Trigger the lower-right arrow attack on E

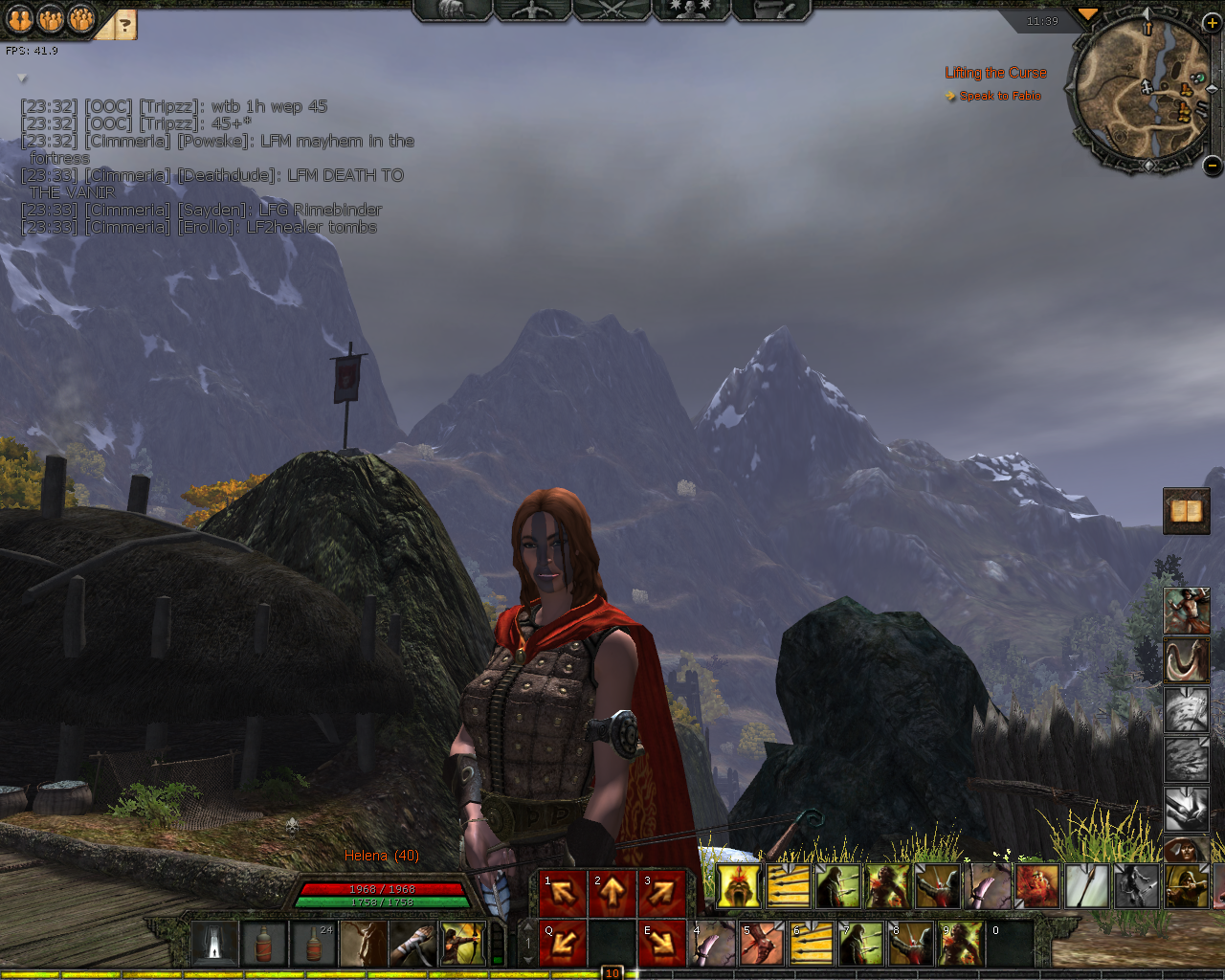662,944
